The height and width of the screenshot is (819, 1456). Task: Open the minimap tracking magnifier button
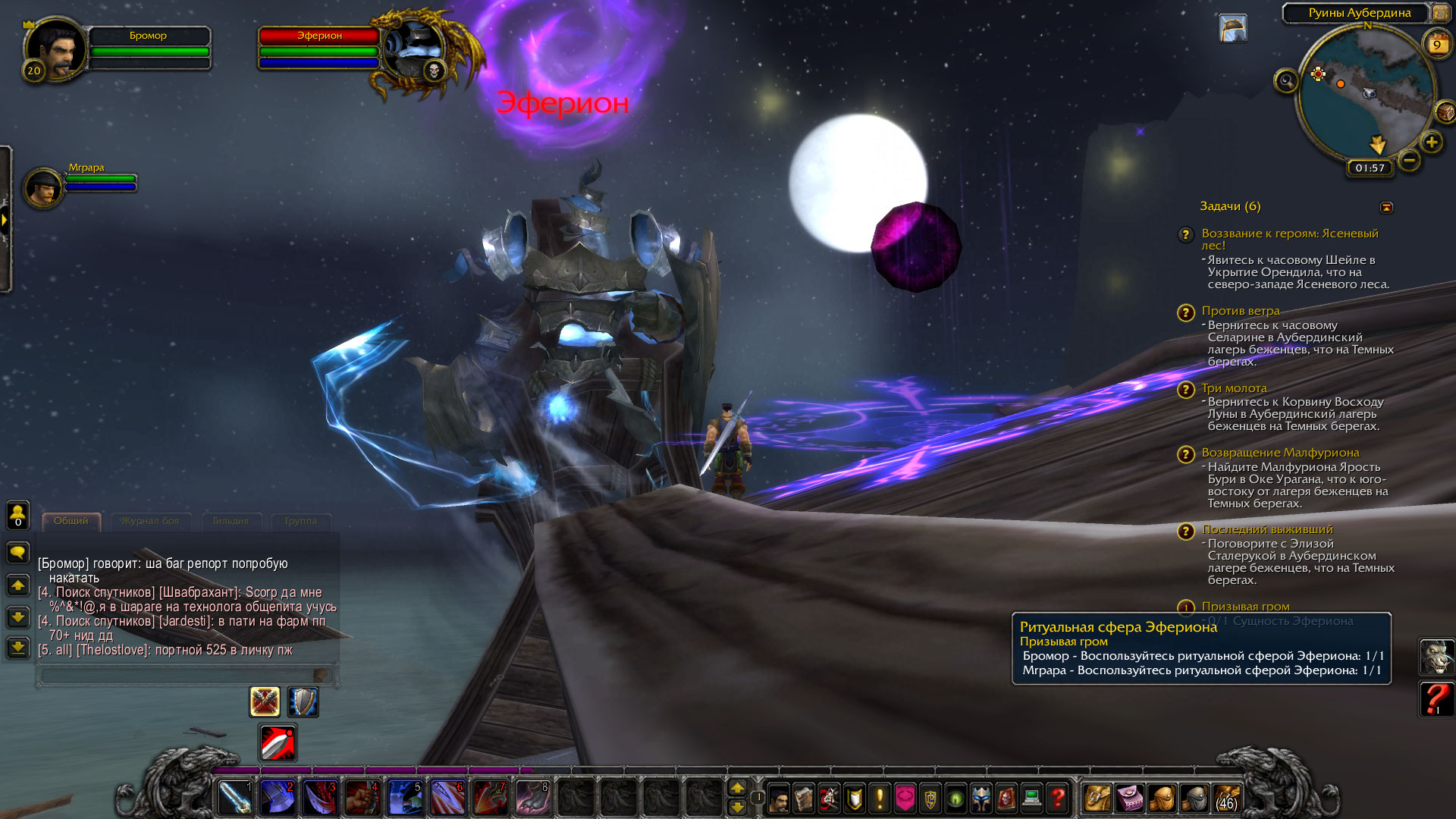pyautogui.click(x=1286, y=80)
